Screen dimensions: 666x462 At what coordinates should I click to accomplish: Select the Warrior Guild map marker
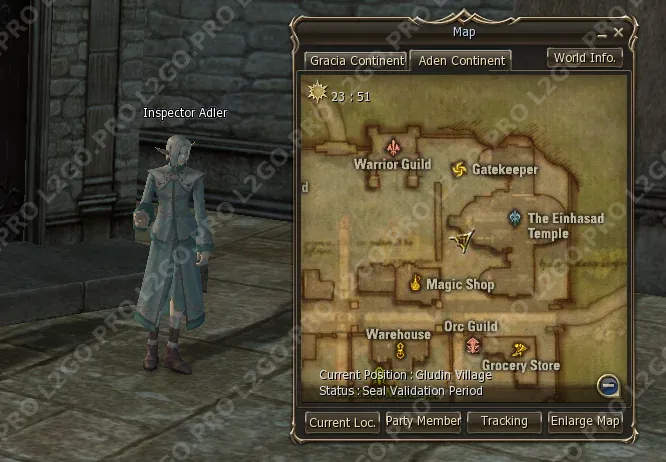coord(393,145)
